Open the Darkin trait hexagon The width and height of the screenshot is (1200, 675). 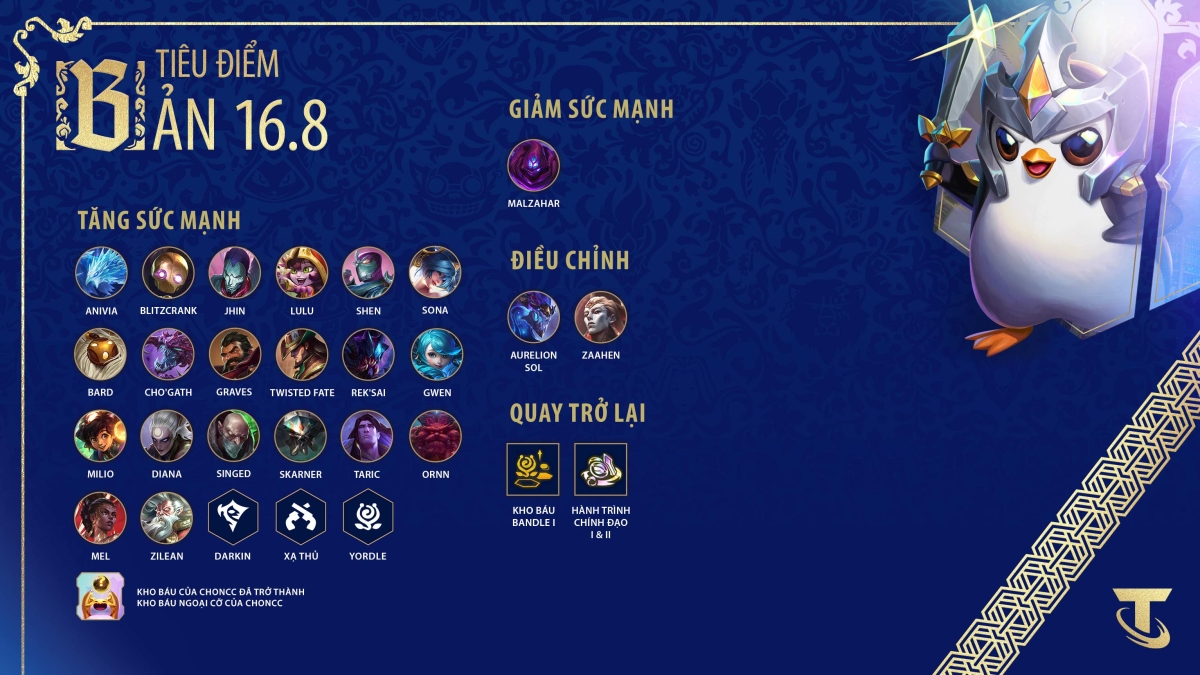[x=234, y=517]
